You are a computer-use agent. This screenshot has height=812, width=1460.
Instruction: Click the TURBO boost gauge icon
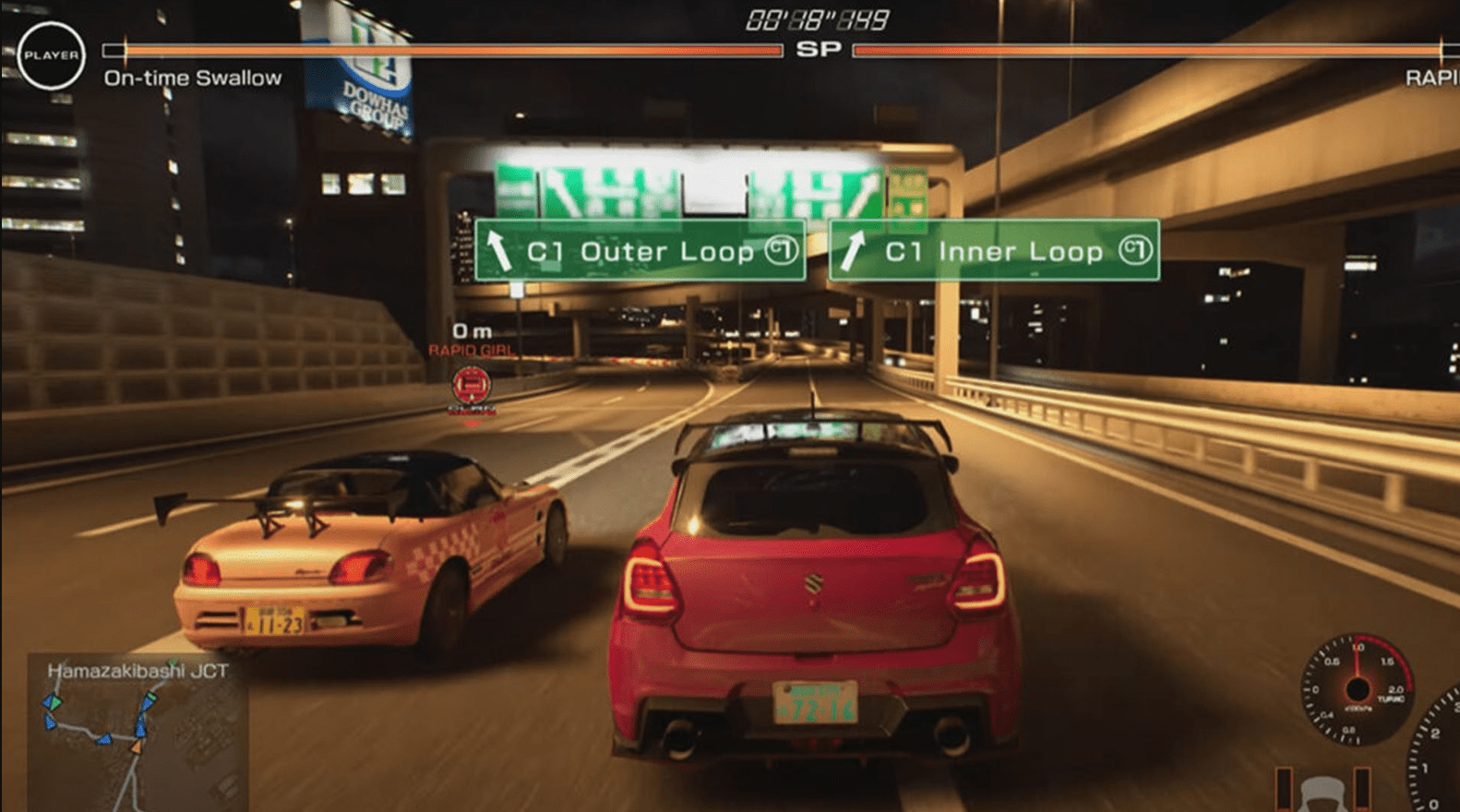tap(1357, 689)
